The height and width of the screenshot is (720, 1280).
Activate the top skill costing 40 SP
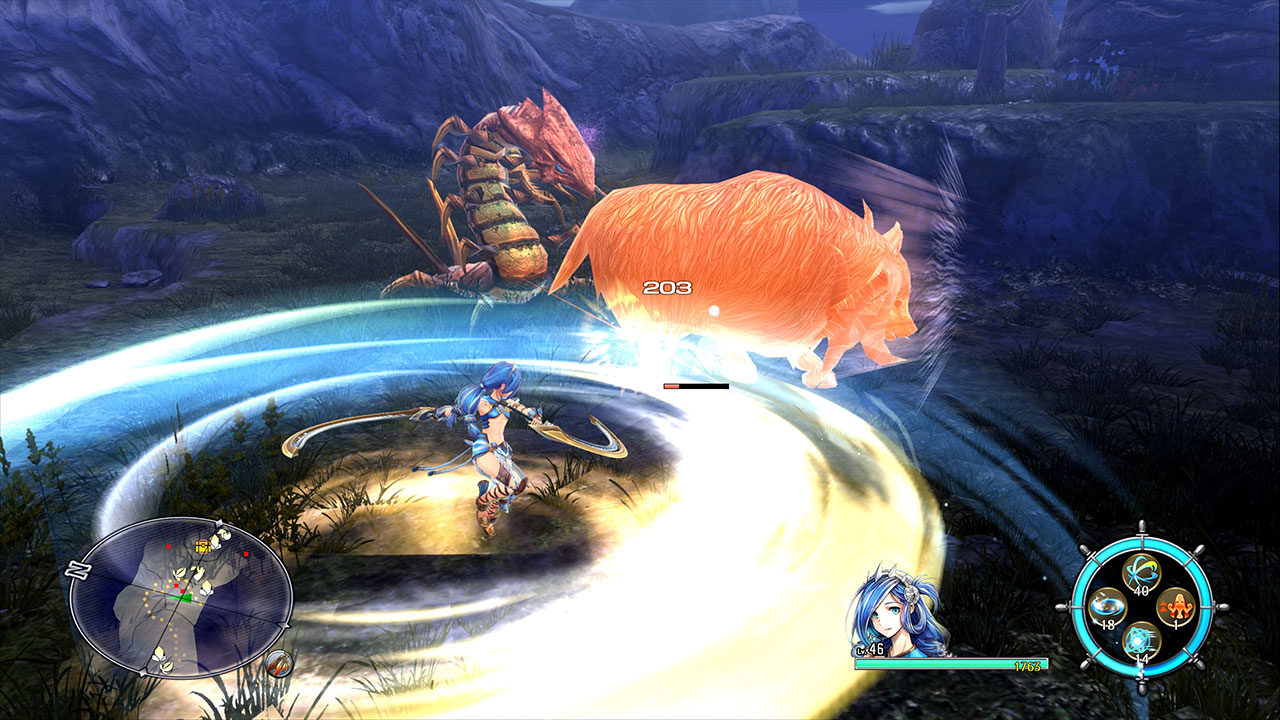click(1140, 573)
